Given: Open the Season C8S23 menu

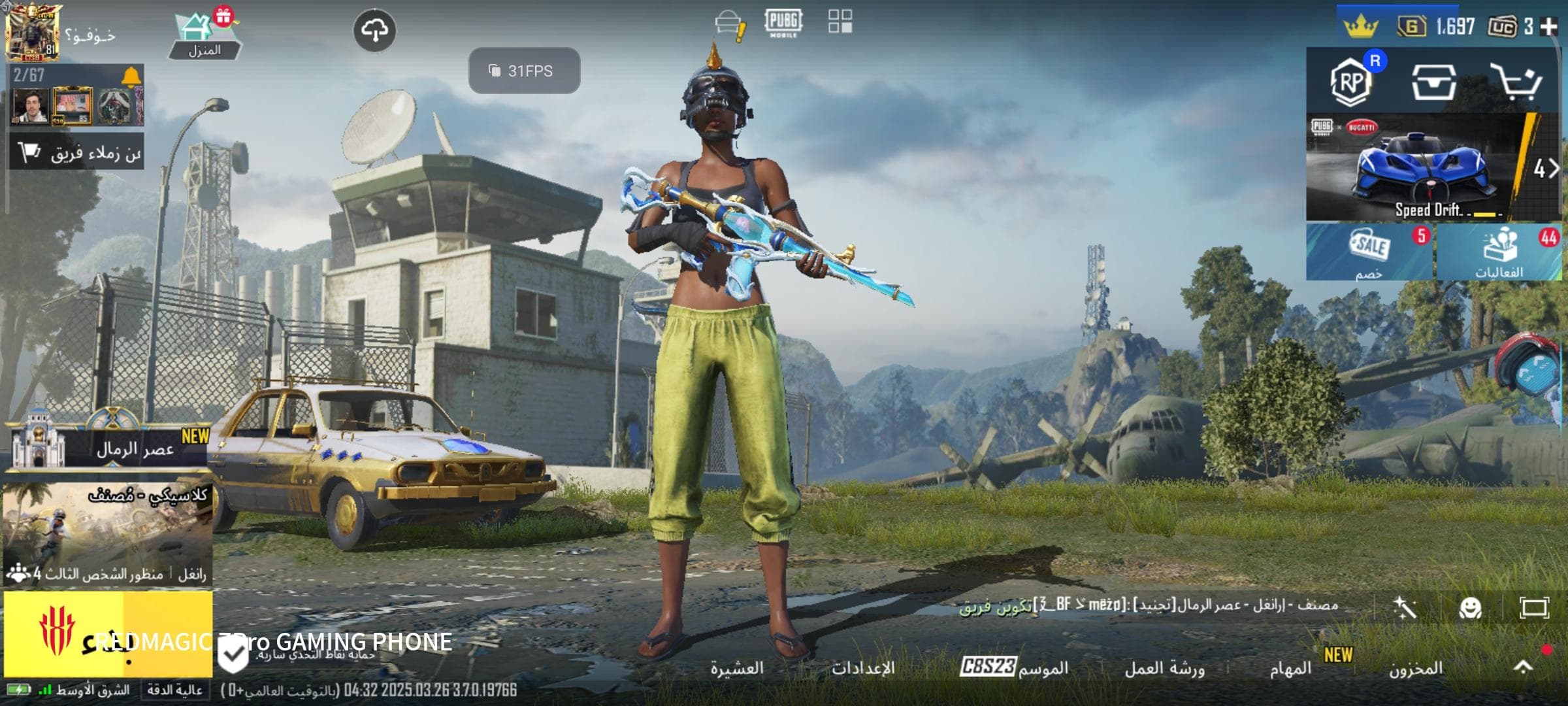Looking at the screenshot, I should click(x=1014, y=667).
